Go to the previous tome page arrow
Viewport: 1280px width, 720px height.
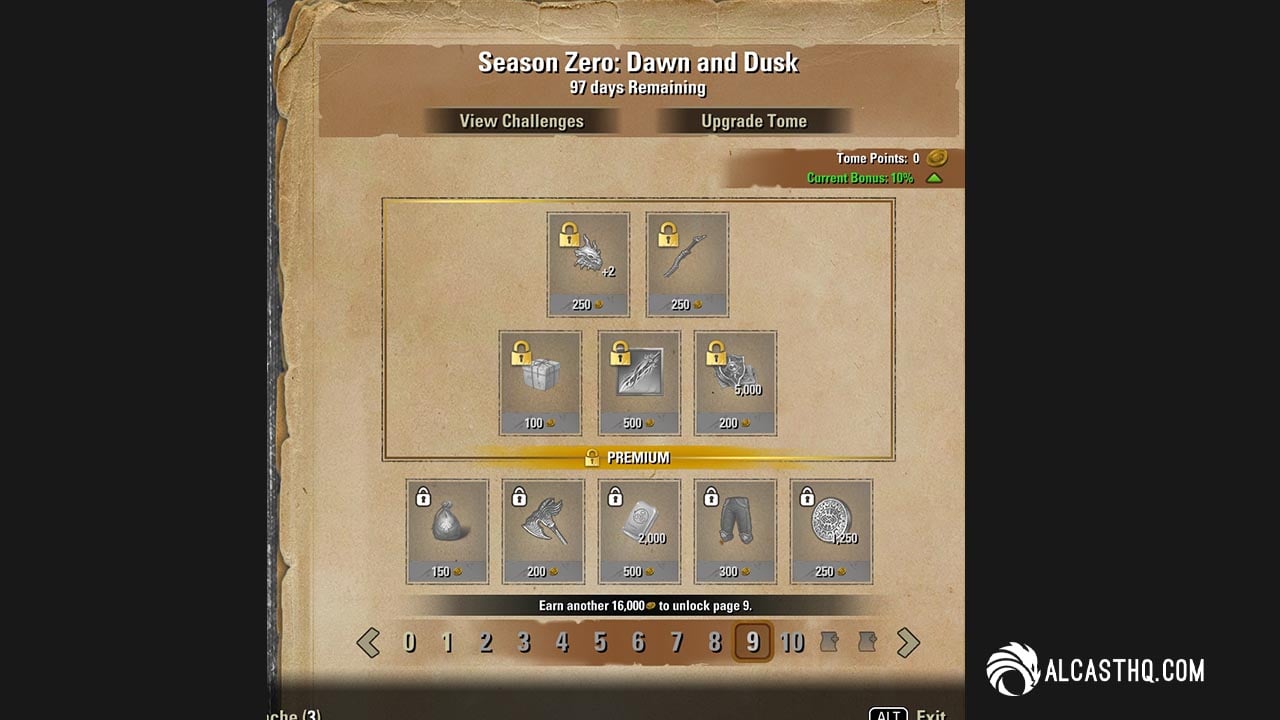pyautogui.click(x=368, y=642)
